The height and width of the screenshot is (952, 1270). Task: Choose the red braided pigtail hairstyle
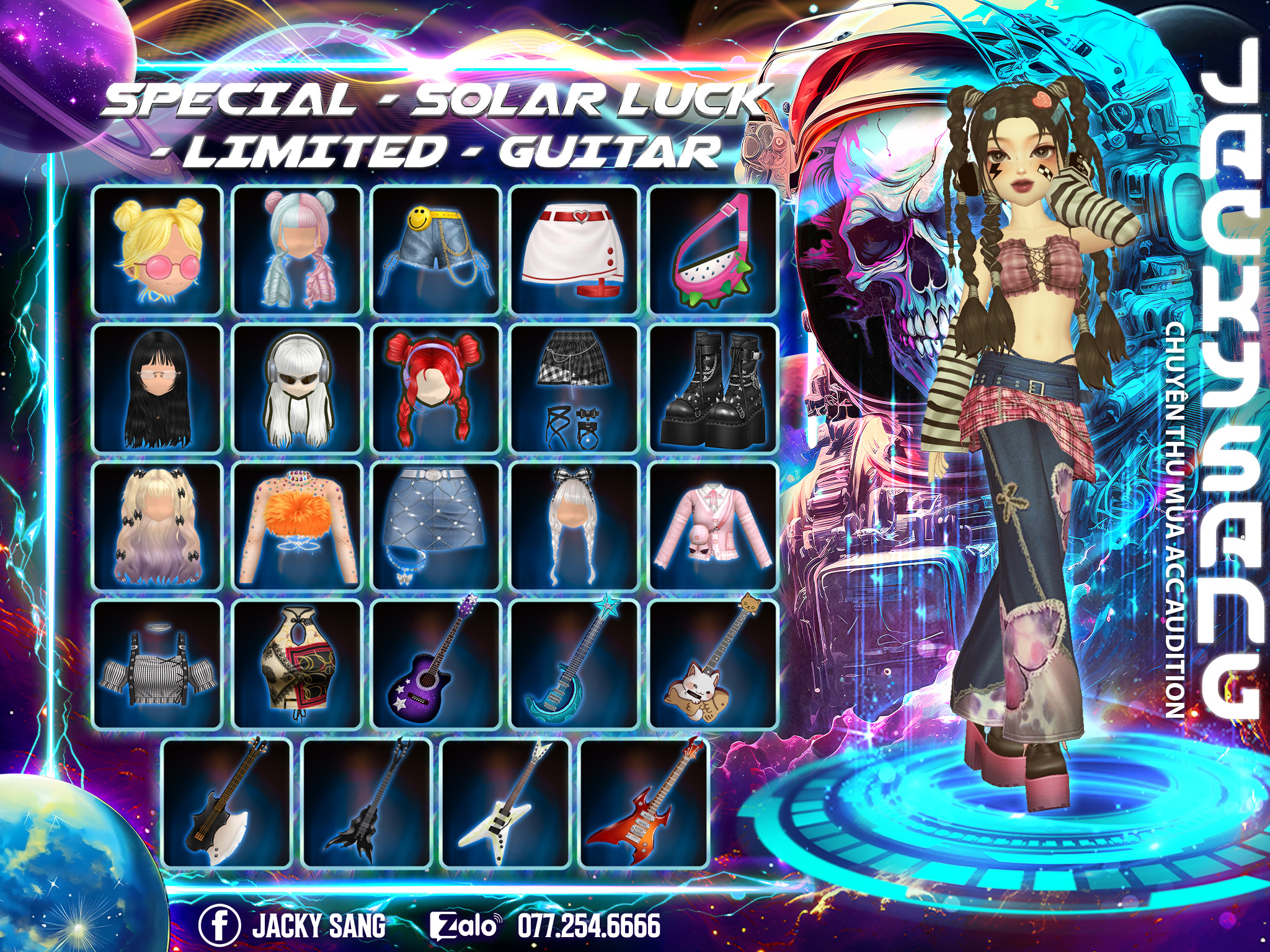coord(436,389)
